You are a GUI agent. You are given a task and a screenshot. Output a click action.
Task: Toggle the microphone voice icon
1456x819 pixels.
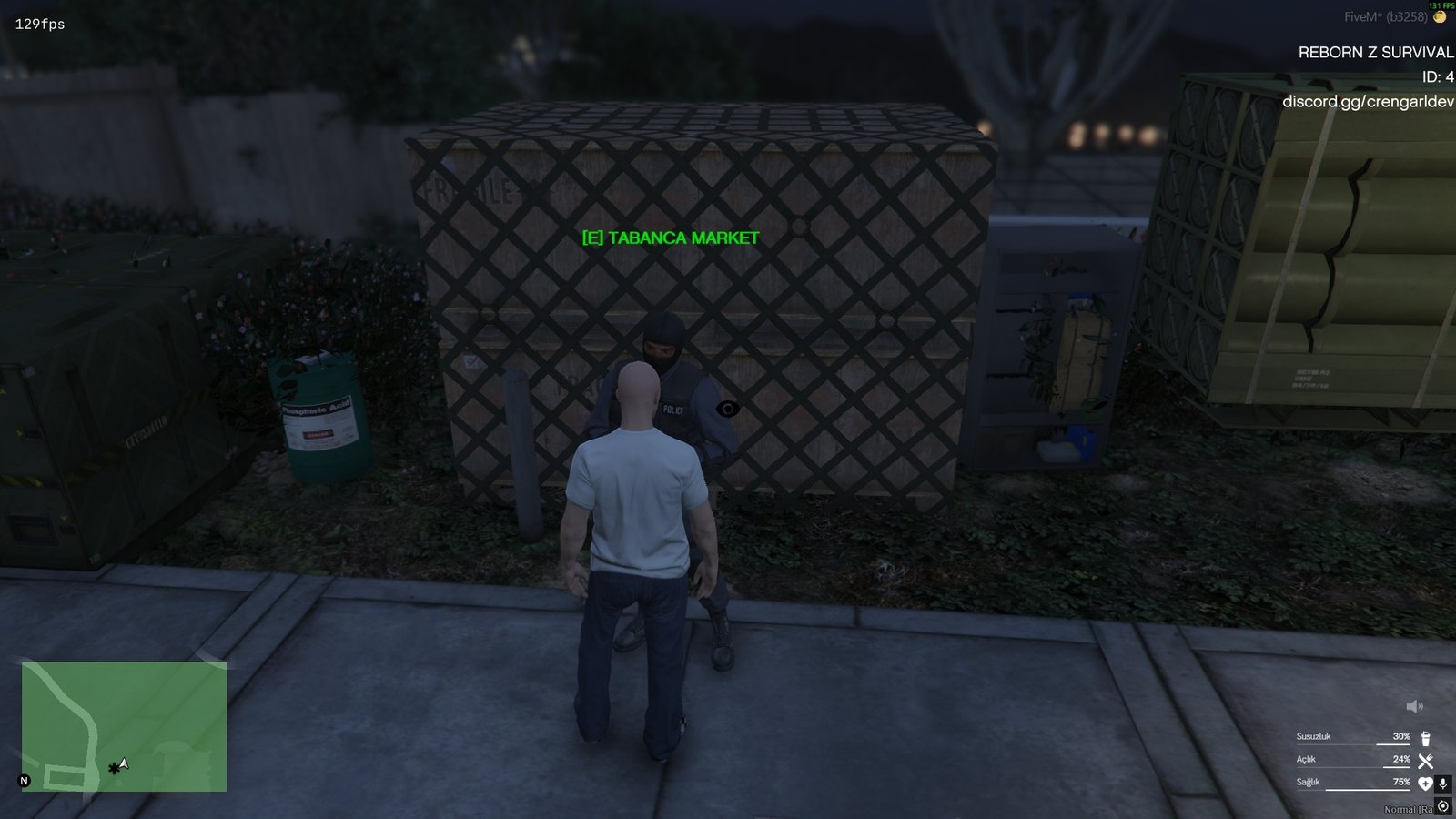(1442, 784)
